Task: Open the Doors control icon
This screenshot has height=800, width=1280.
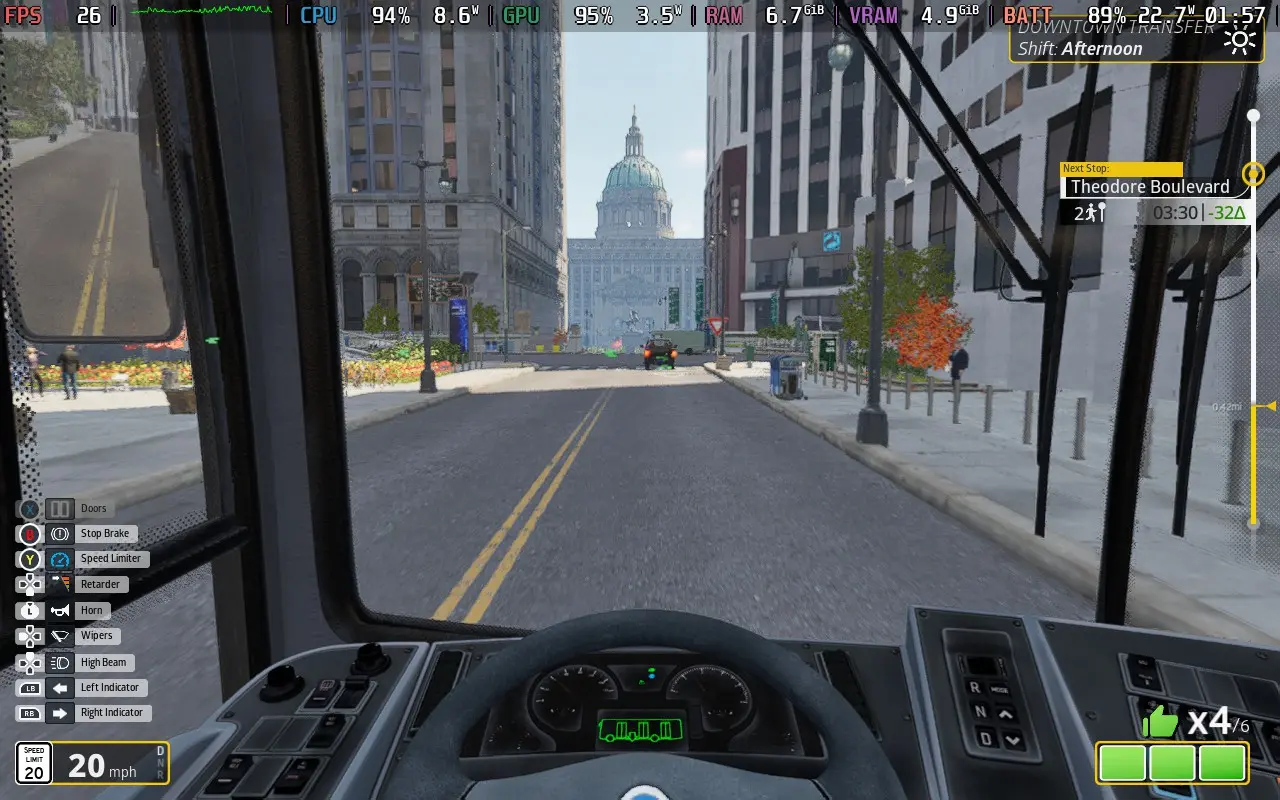Action: tap(58, 508)
